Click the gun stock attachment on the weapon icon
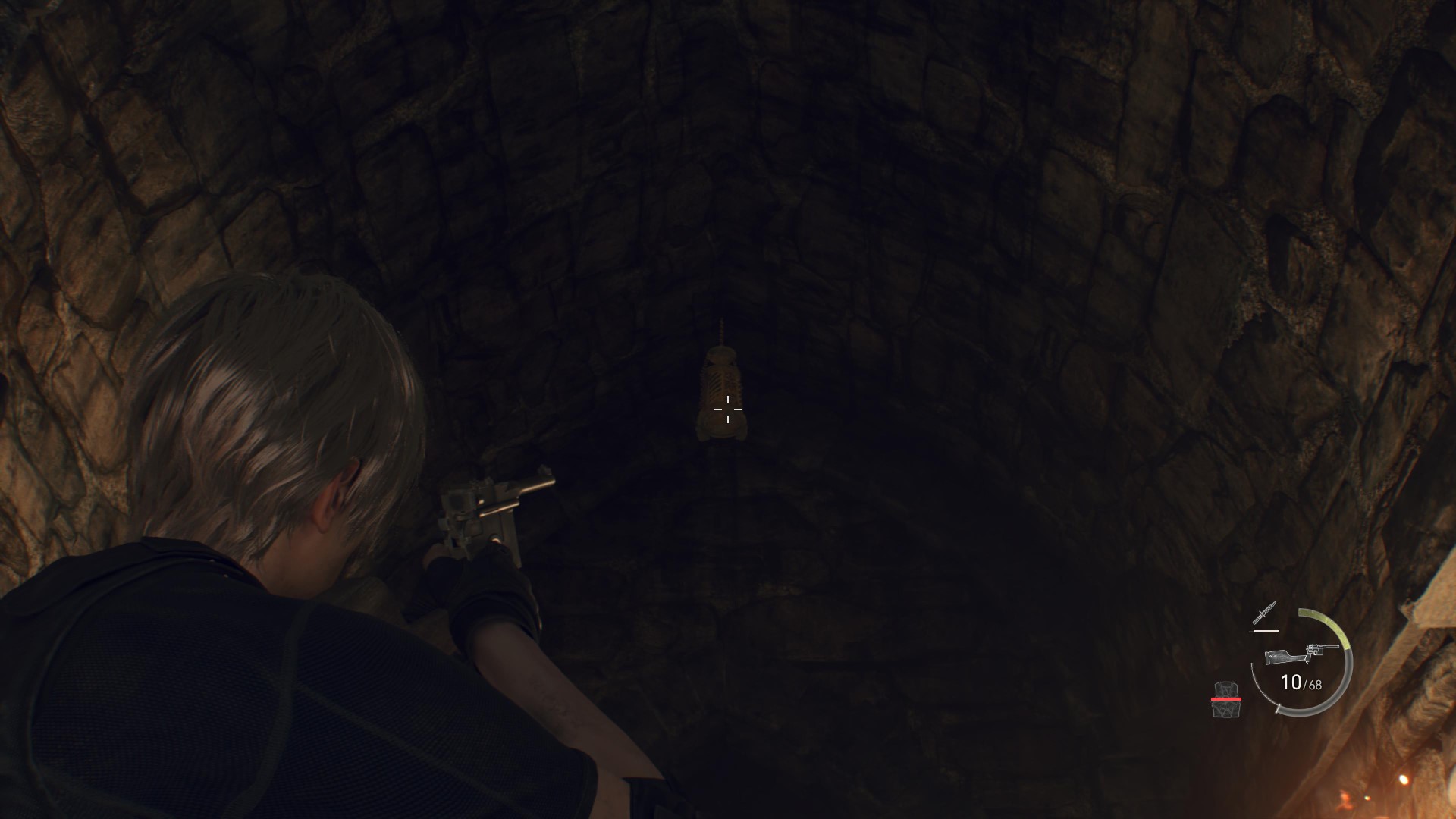The image size is (1456, 819). (x=1279, y=657)
